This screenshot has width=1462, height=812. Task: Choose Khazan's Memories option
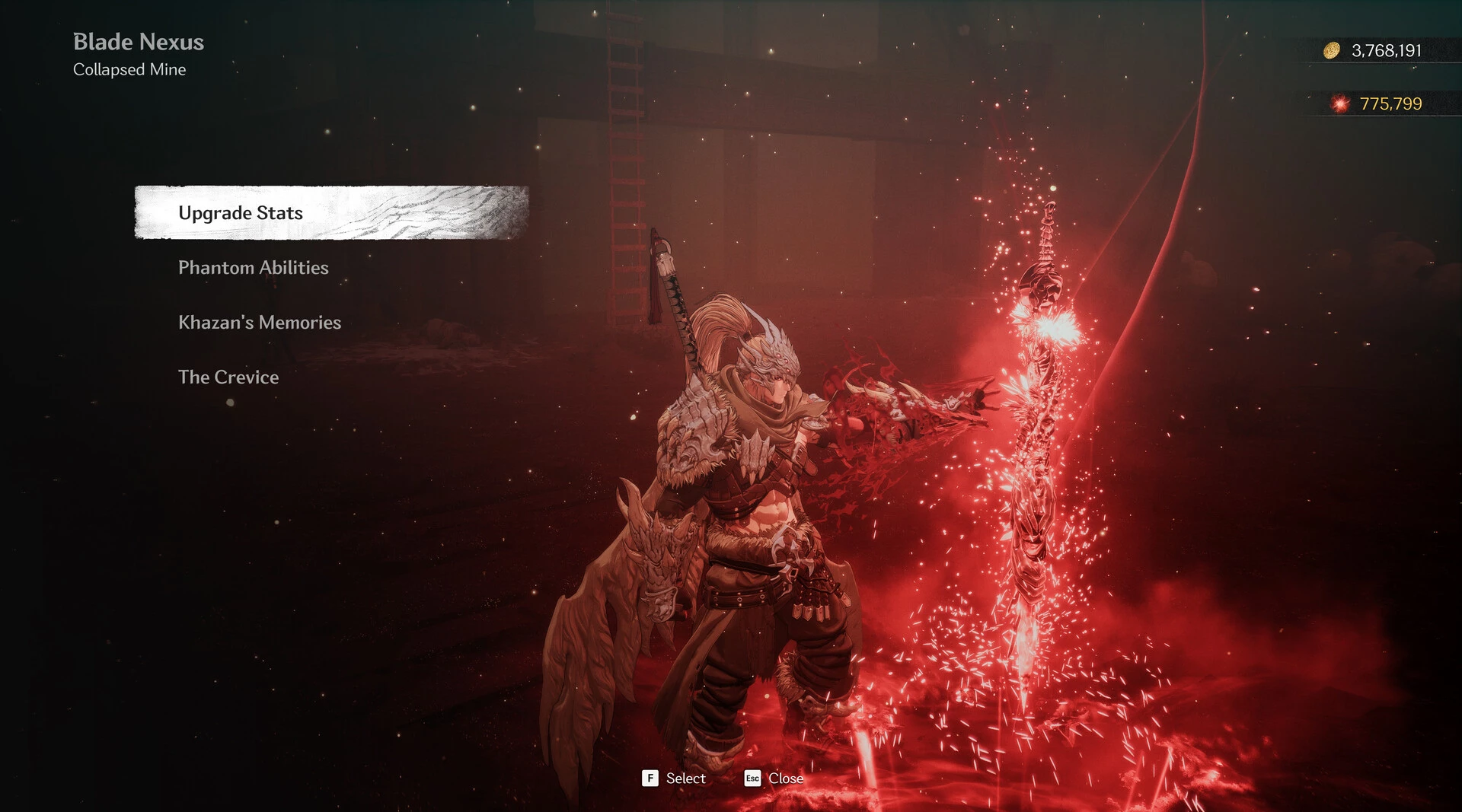(x=260, y=323)
